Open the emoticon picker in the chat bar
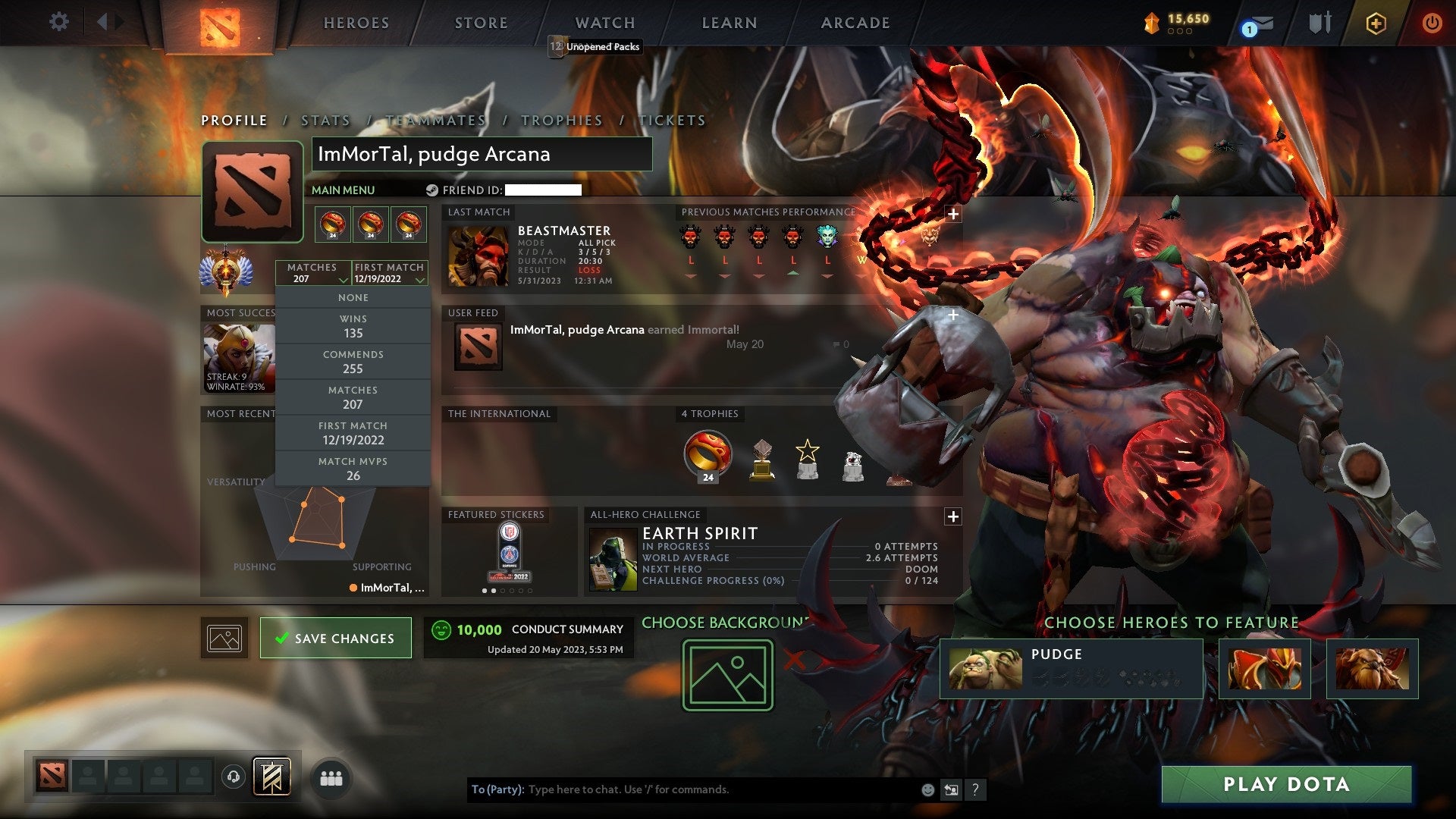 point(927,789)
